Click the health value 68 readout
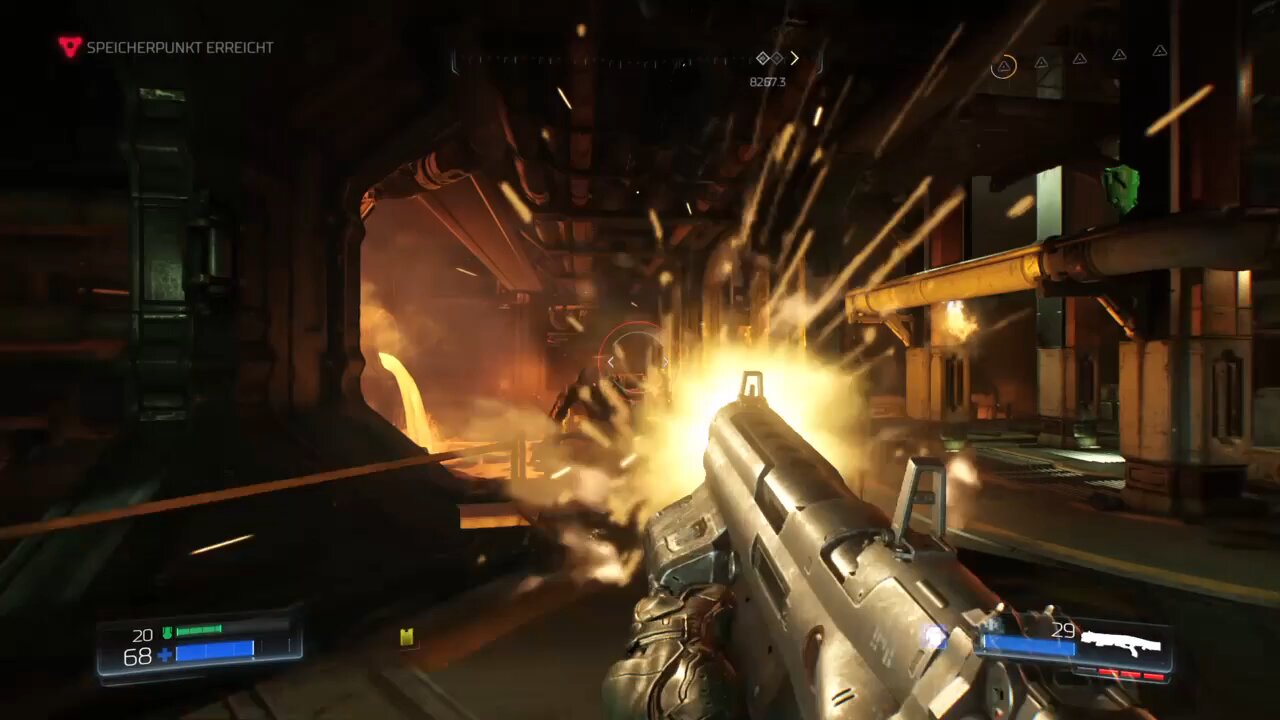 pos(137,656)
